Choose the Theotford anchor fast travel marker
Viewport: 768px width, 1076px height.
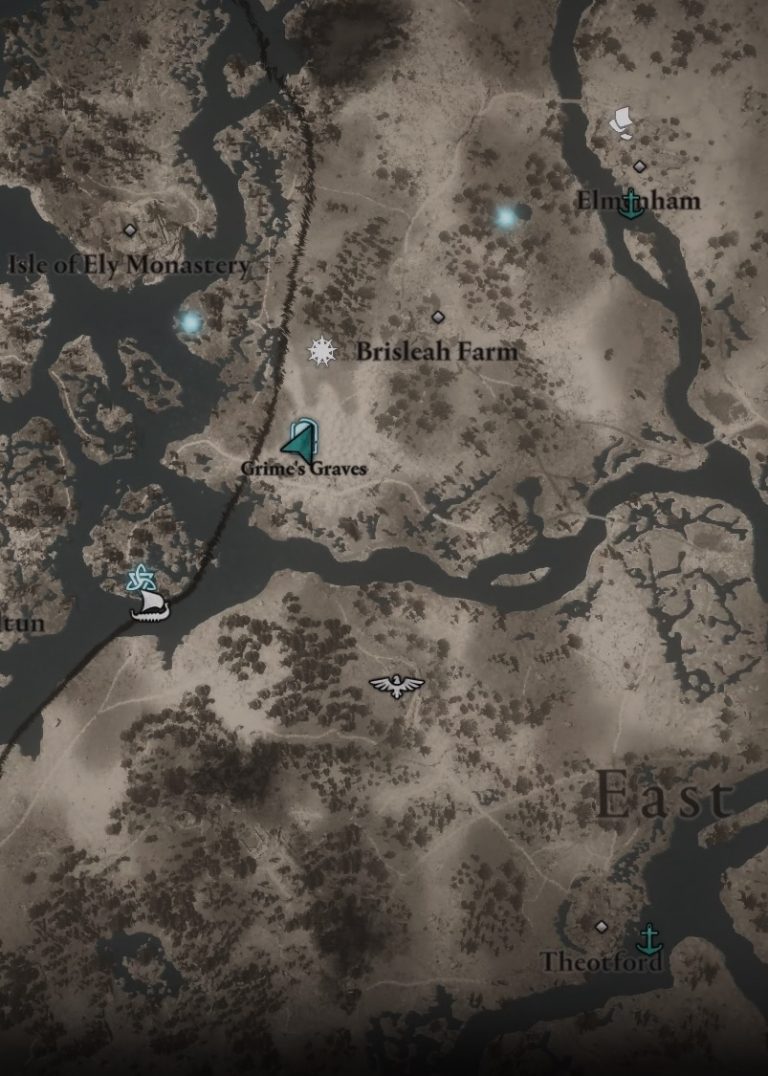pyautogui.click(x=650, y=938)
